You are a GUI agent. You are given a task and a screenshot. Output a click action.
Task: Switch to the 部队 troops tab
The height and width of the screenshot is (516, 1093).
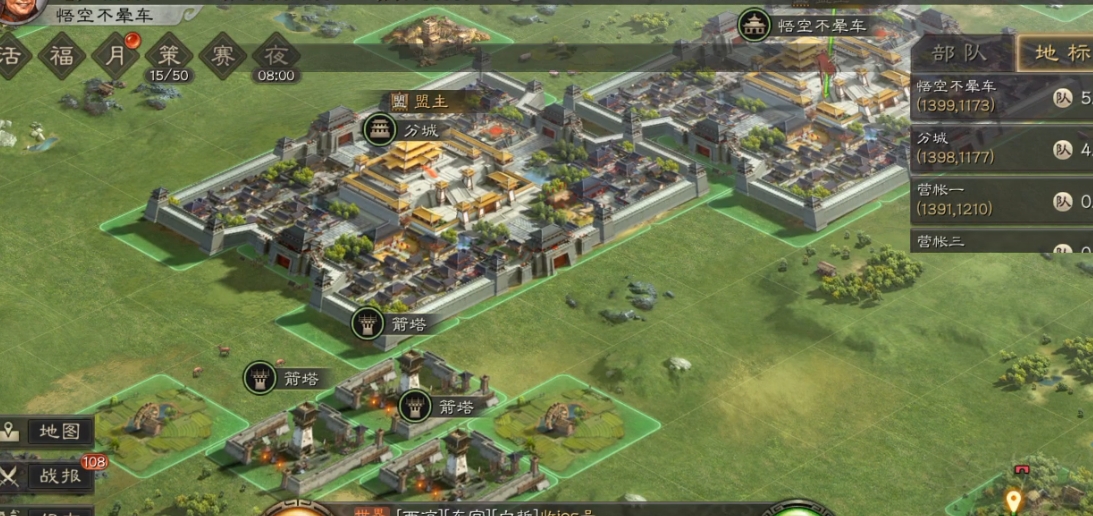pyautogui.click(x=959, y=53)
